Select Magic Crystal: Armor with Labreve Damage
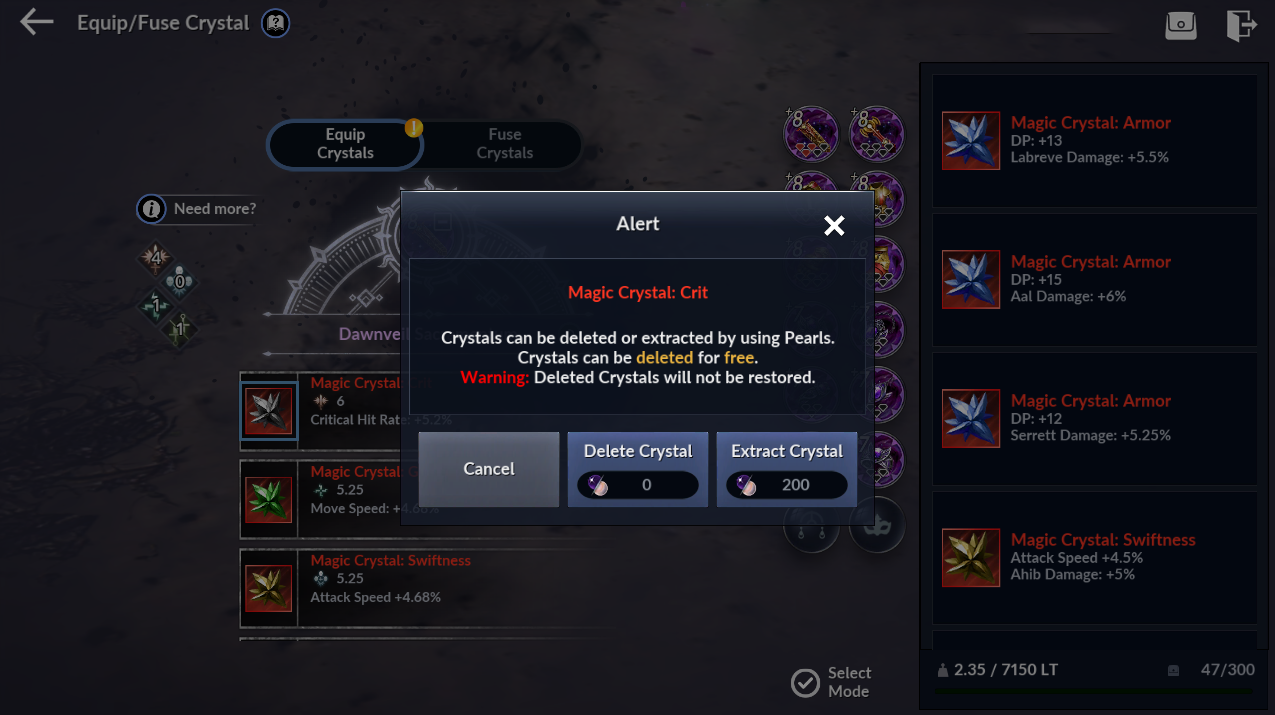Image resolution: width=1275 pixels, height=715 pixels. (1094, 140)
